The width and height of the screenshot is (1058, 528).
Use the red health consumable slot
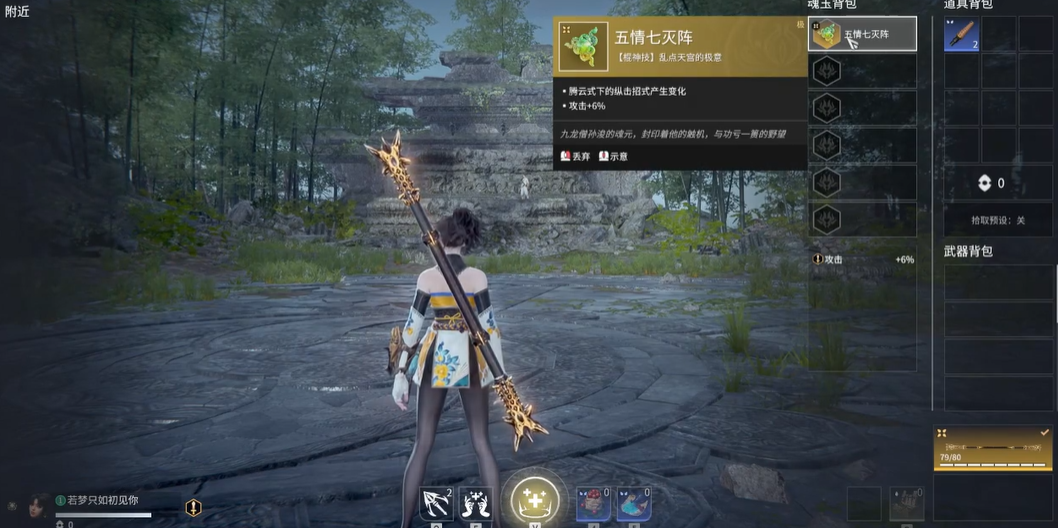click(593, 504)
